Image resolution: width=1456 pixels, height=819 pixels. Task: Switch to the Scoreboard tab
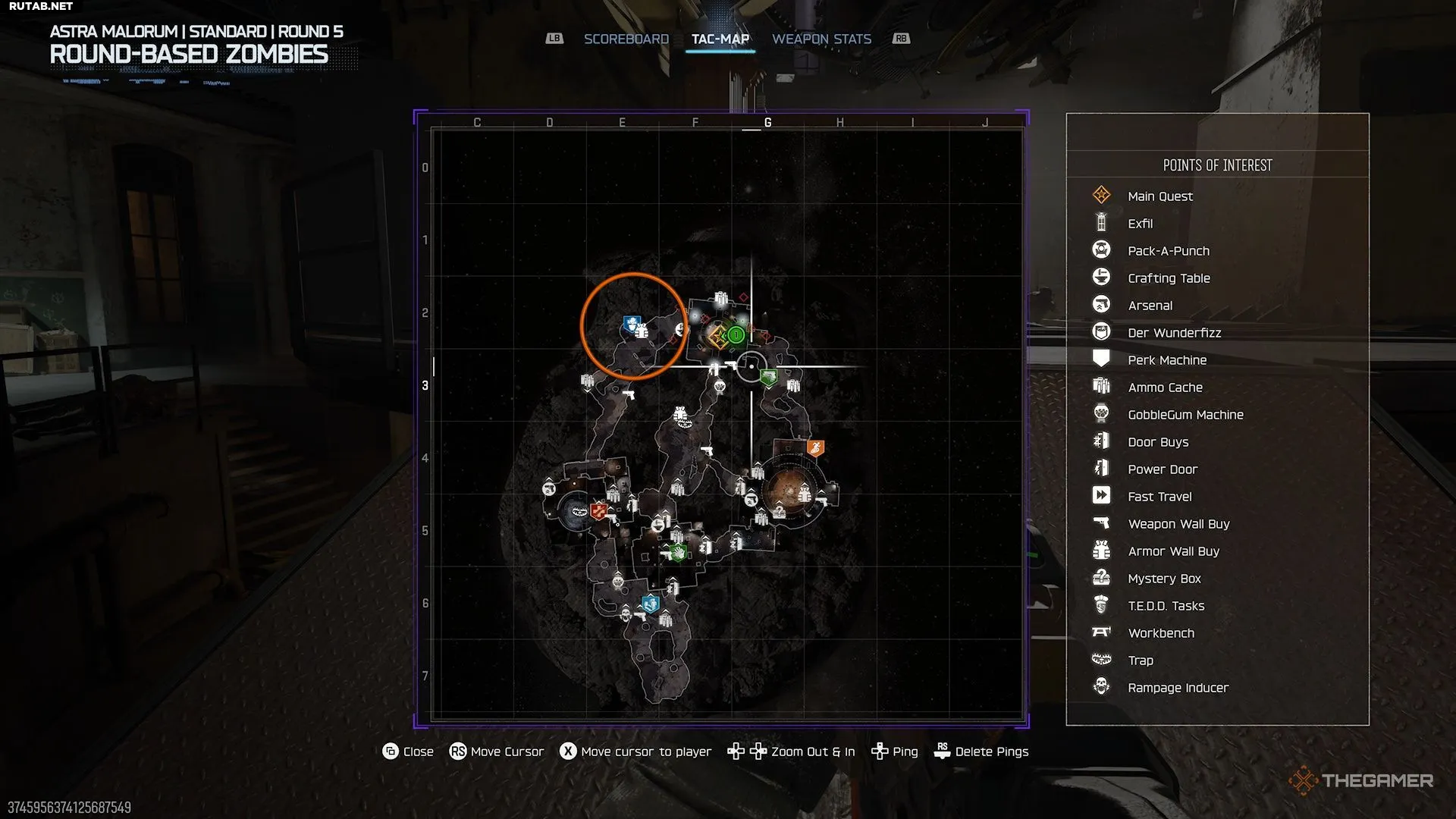(626, 39)
